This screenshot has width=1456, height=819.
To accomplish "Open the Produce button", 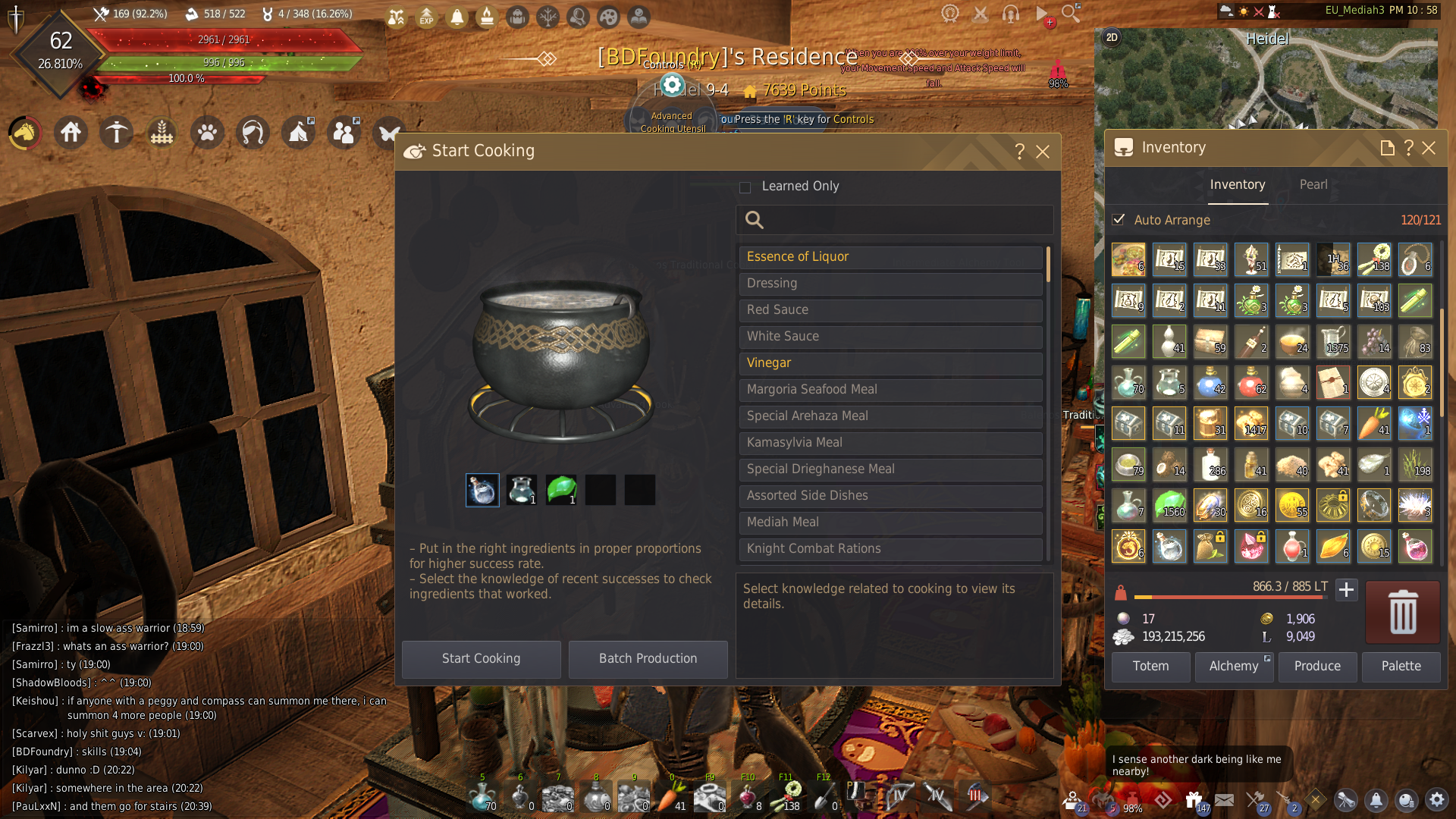I will point(1317,667).
